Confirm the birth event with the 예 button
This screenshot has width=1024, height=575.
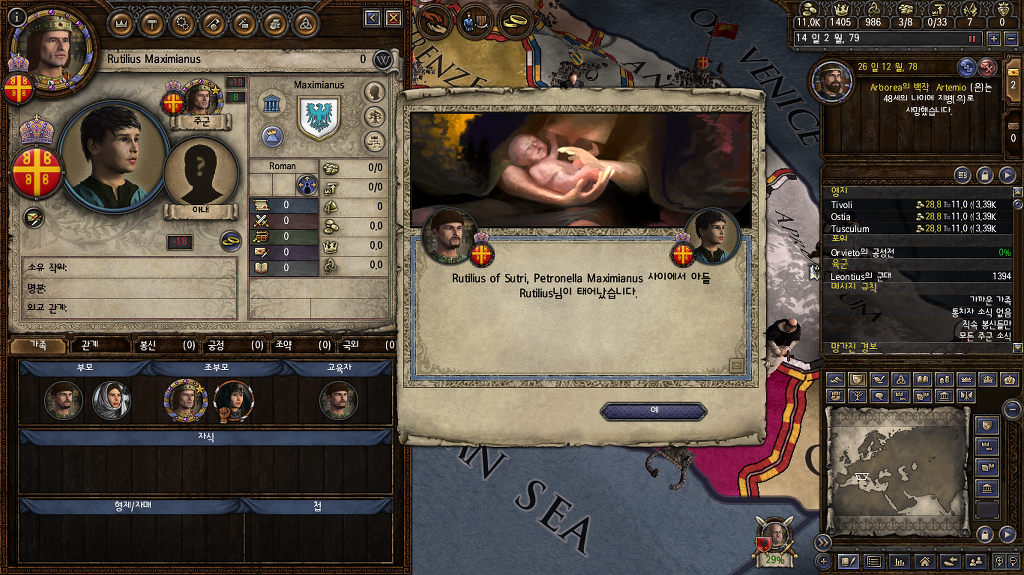[653, 410]
